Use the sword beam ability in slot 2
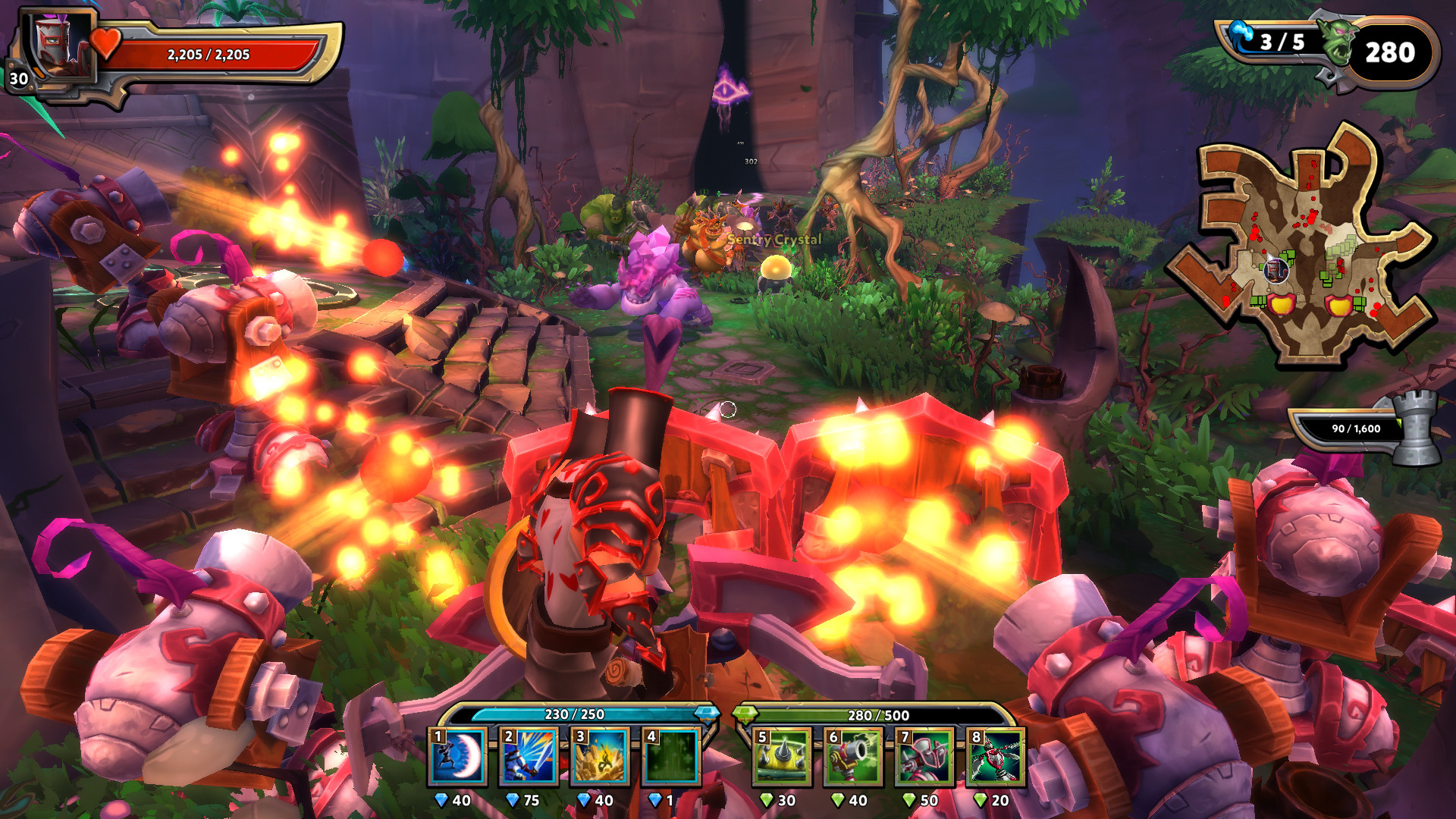The width and height of the screenshot is (1456, 819). point(529,757)
